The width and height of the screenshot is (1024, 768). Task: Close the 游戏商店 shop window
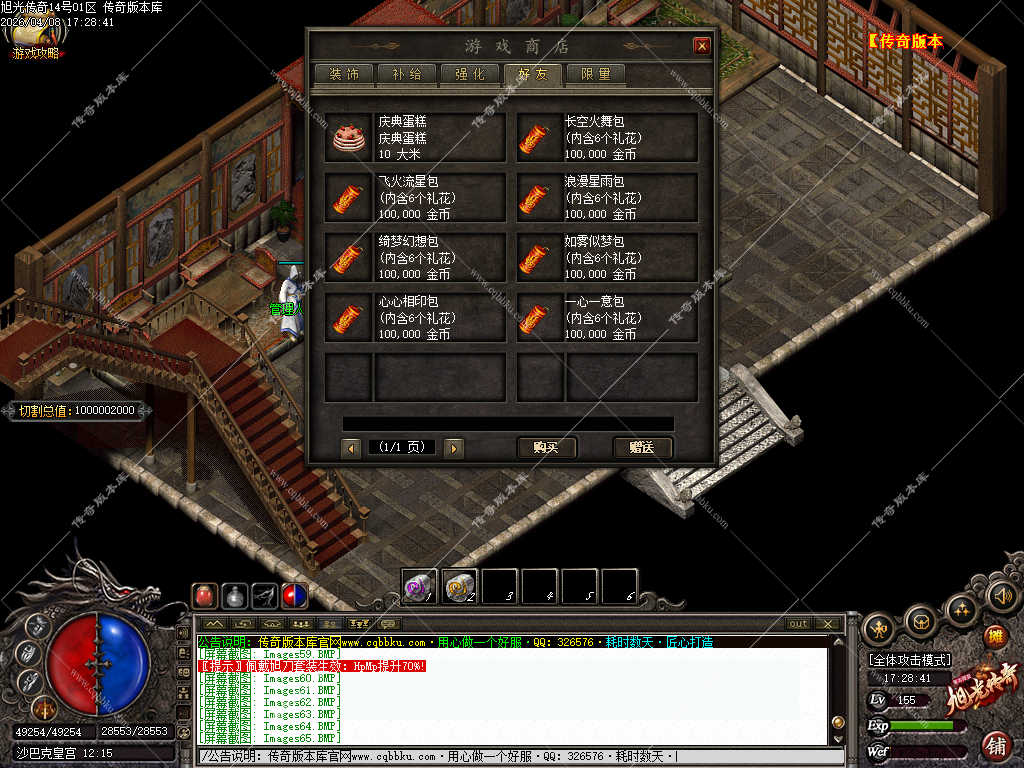tap(702, 46)
